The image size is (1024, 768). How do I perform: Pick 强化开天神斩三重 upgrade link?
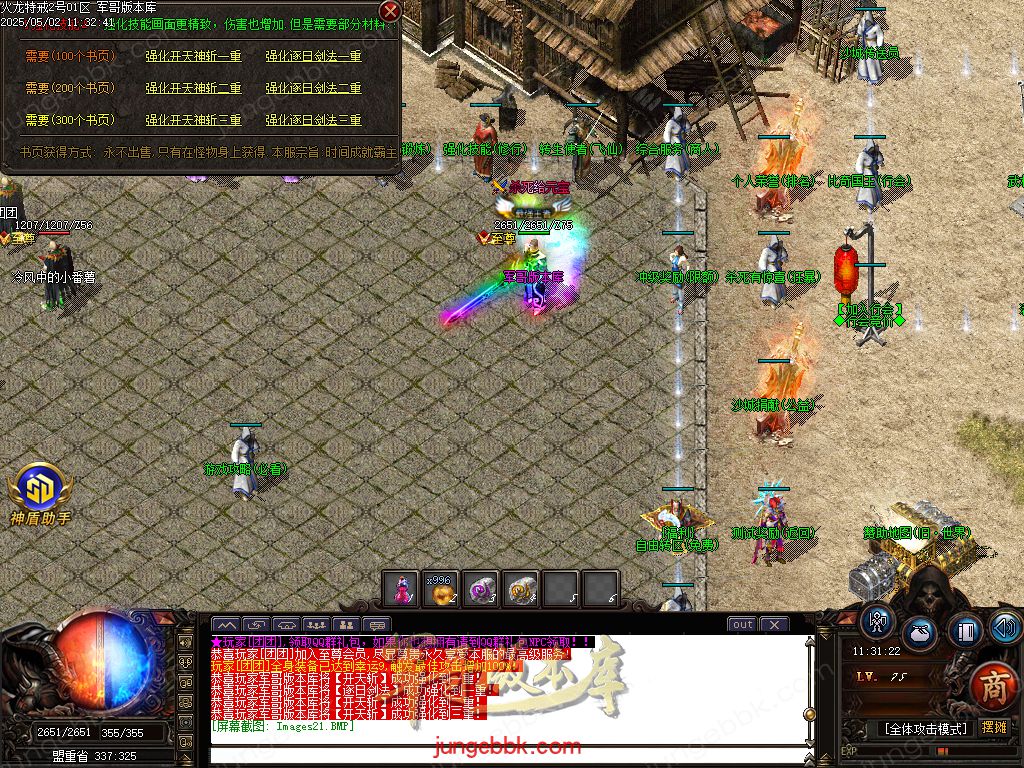click(x=193, y=121)
